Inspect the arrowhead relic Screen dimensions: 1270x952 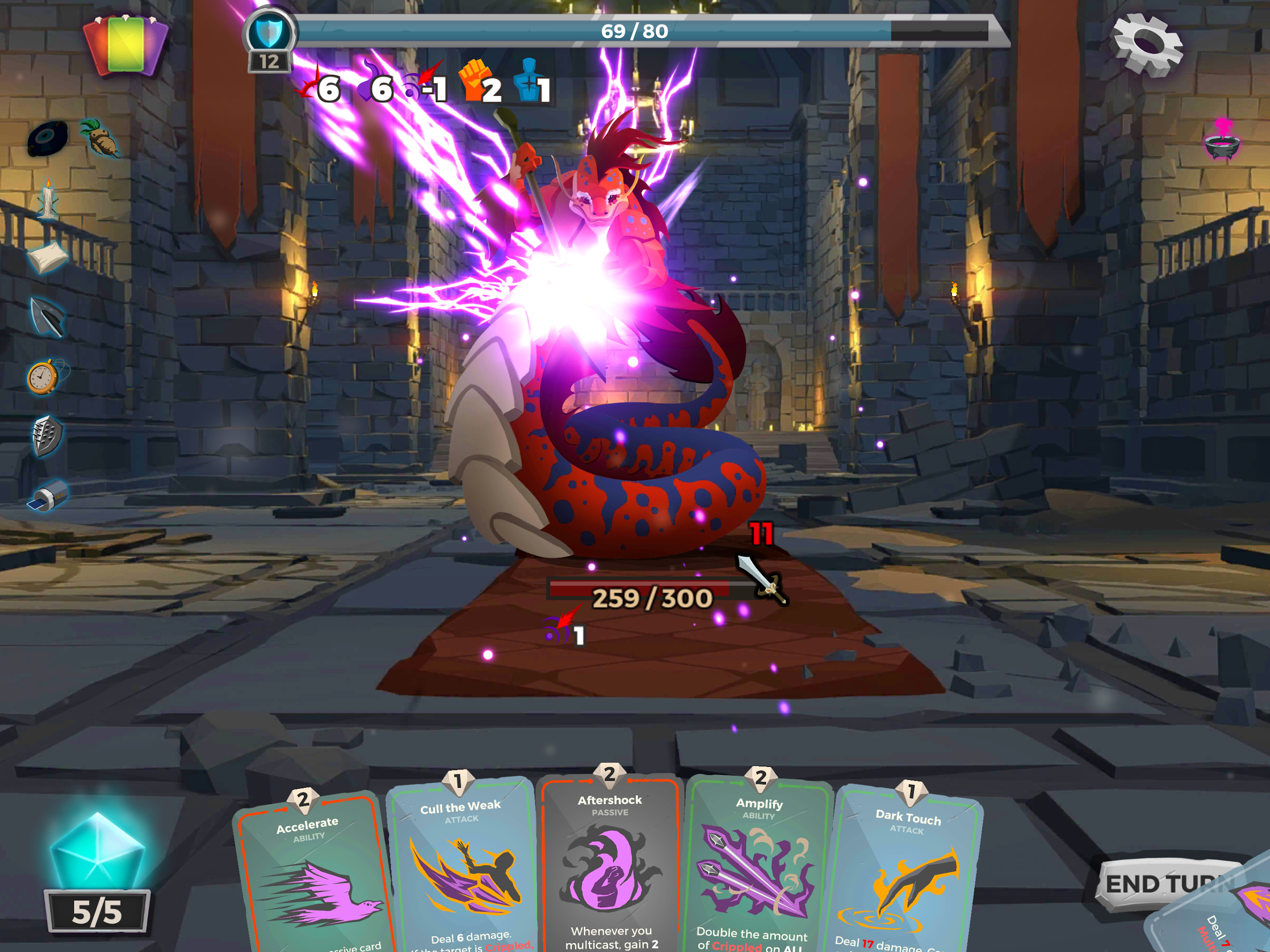[x=48, y=317]
